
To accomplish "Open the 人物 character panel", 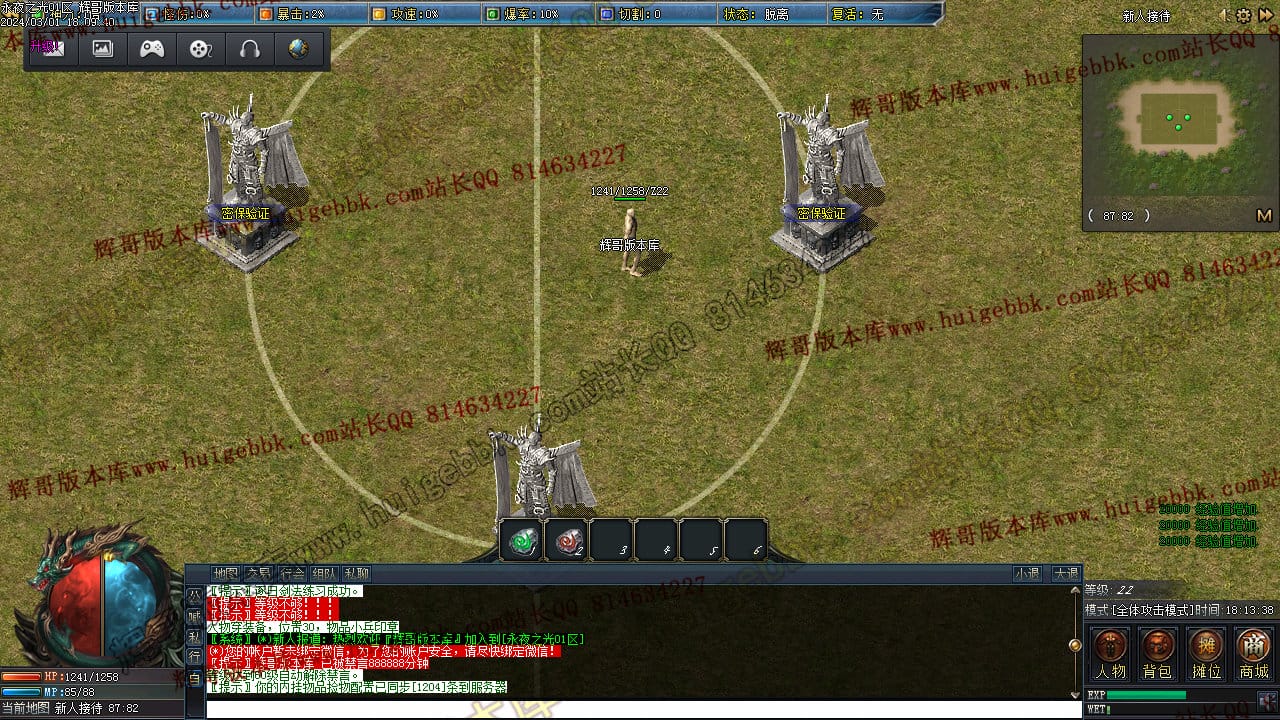I will point(1110,653).
